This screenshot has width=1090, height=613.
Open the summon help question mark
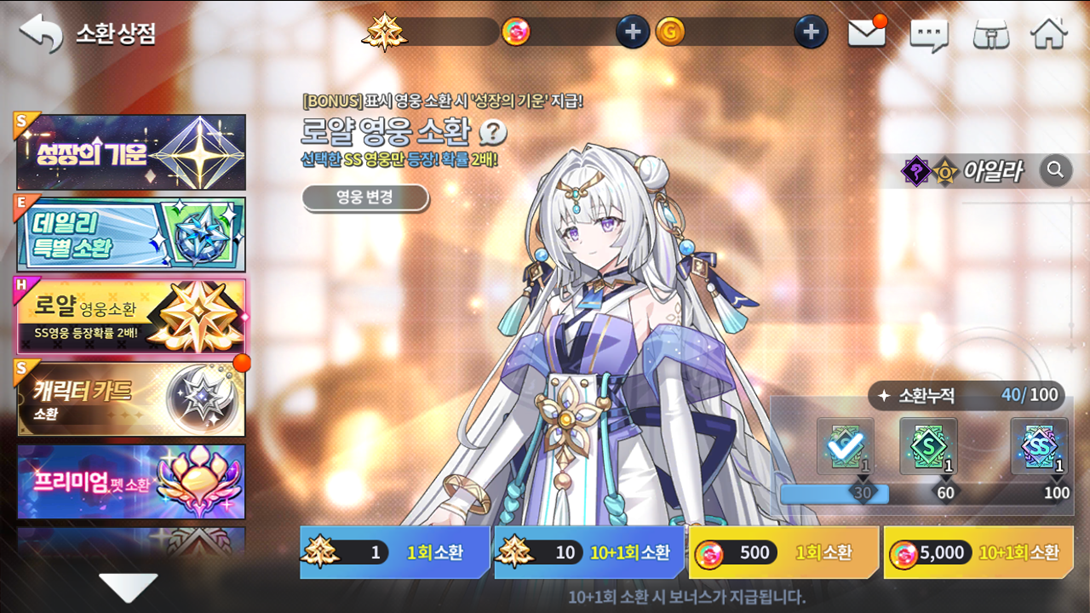pos(493,132)
